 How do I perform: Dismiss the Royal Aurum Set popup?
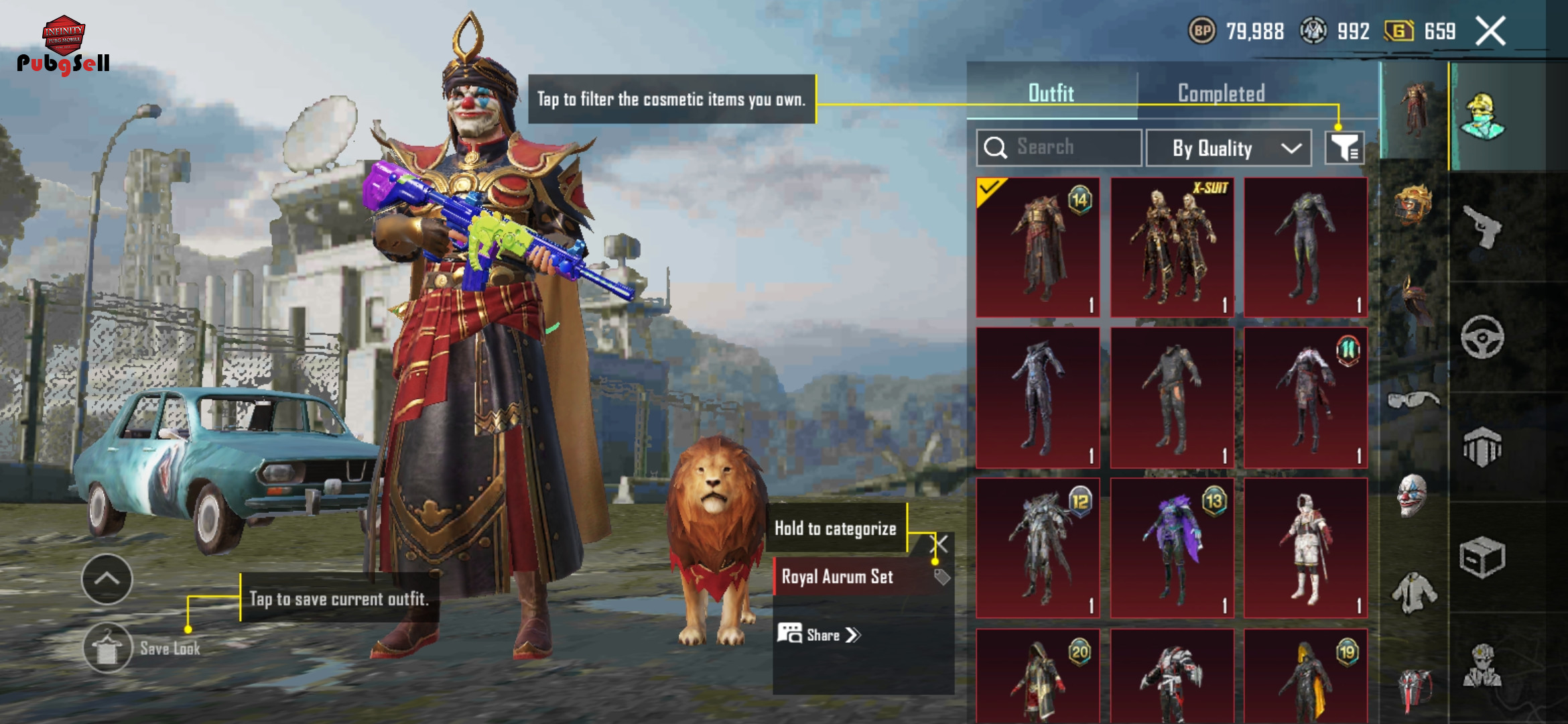(x=939, y=543)
